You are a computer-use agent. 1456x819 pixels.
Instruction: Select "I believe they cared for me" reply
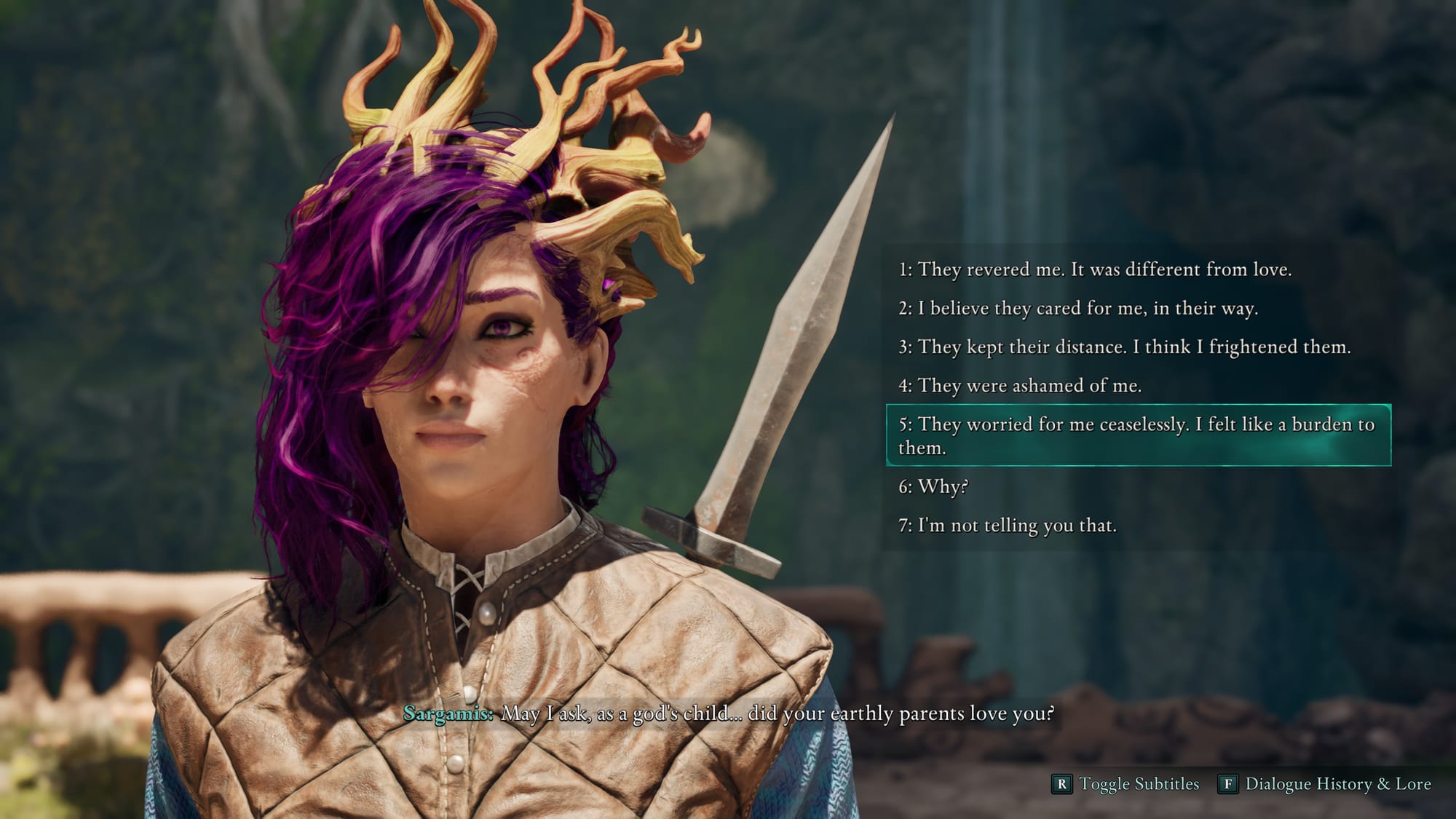click(x=1077, y=308)
